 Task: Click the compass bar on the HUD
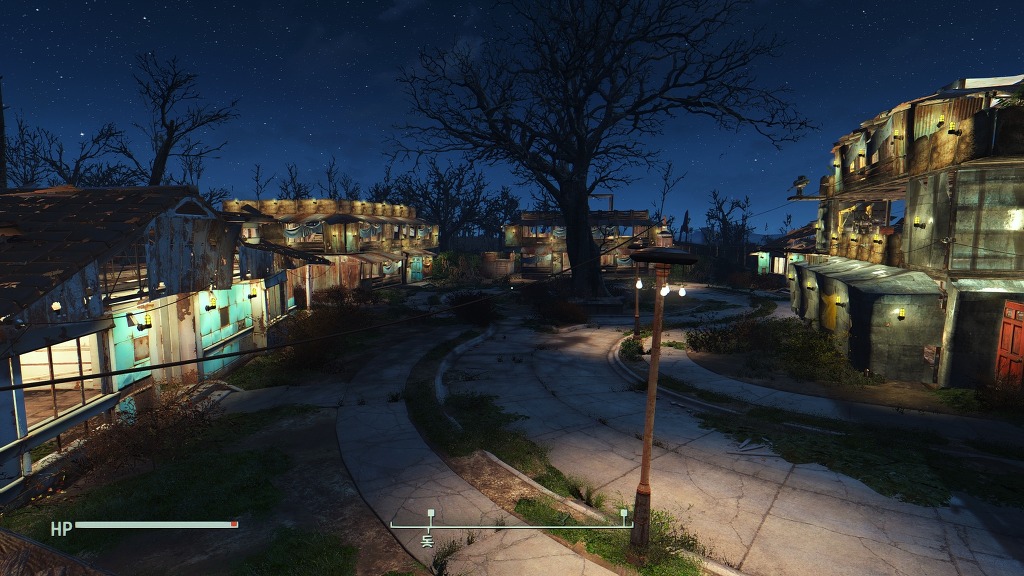(x=511, y=524)
